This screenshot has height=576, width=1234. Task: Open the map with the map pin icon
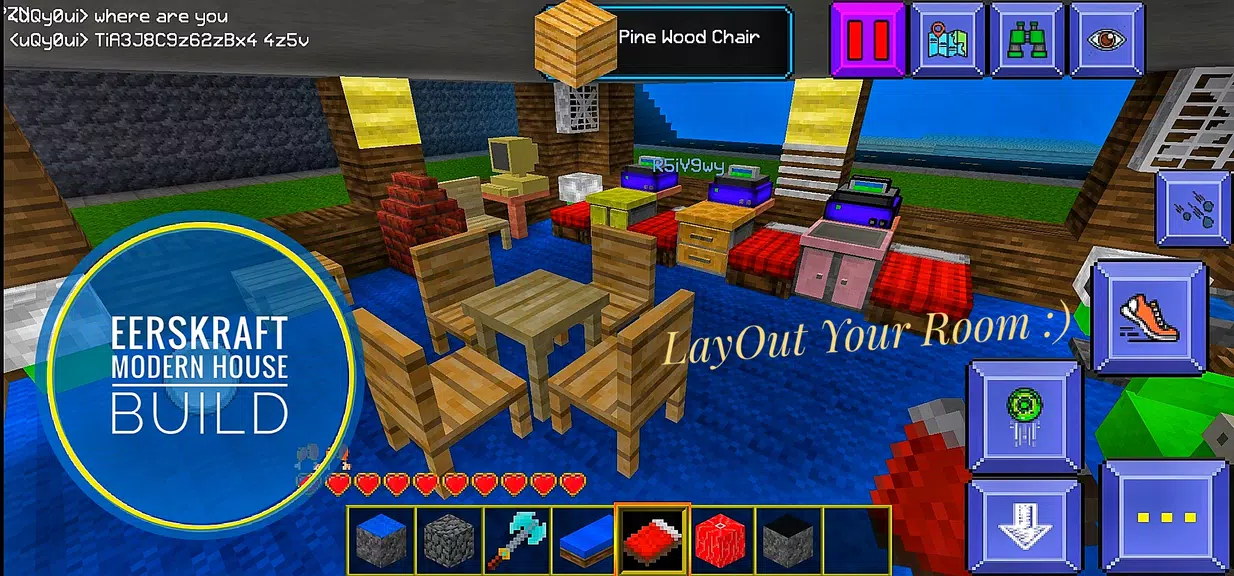click(x=946, y=39)
